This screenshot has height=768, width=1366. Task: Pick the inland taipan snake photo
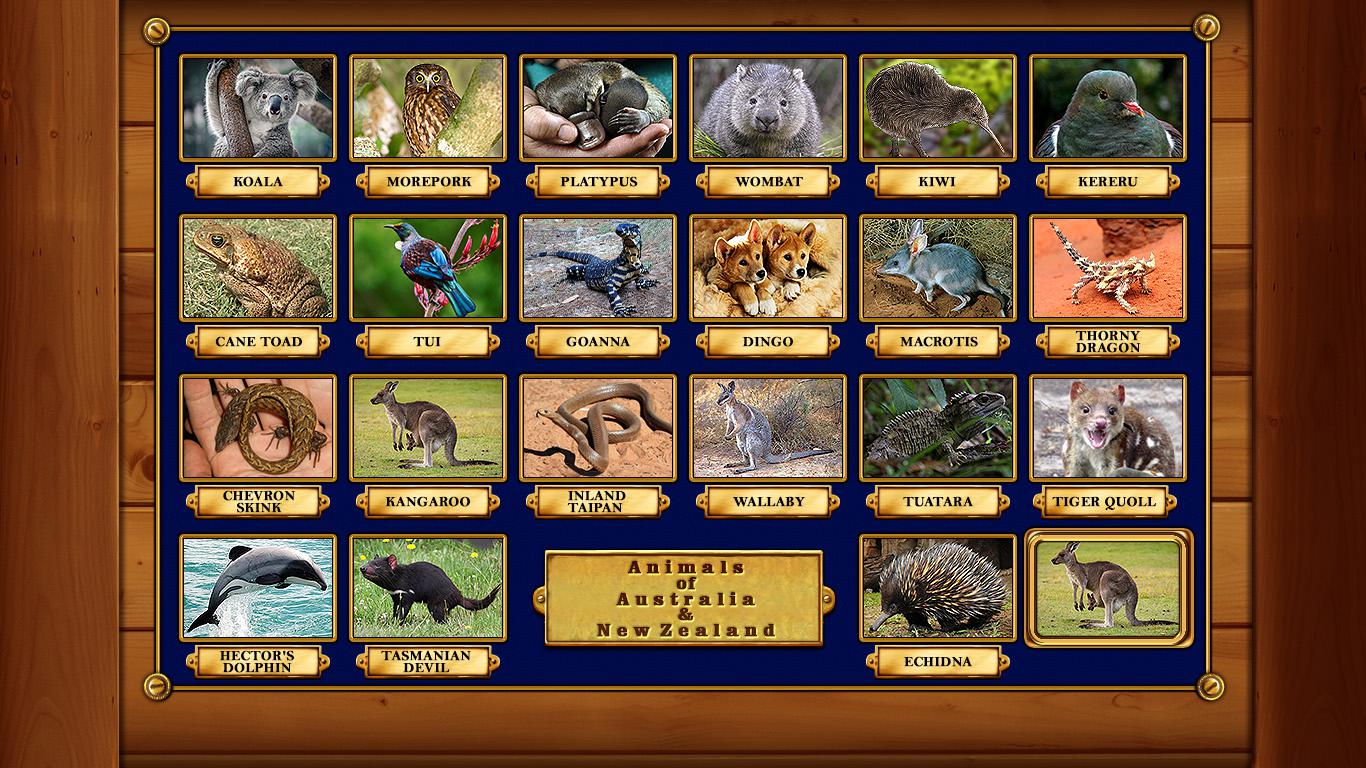598,428
